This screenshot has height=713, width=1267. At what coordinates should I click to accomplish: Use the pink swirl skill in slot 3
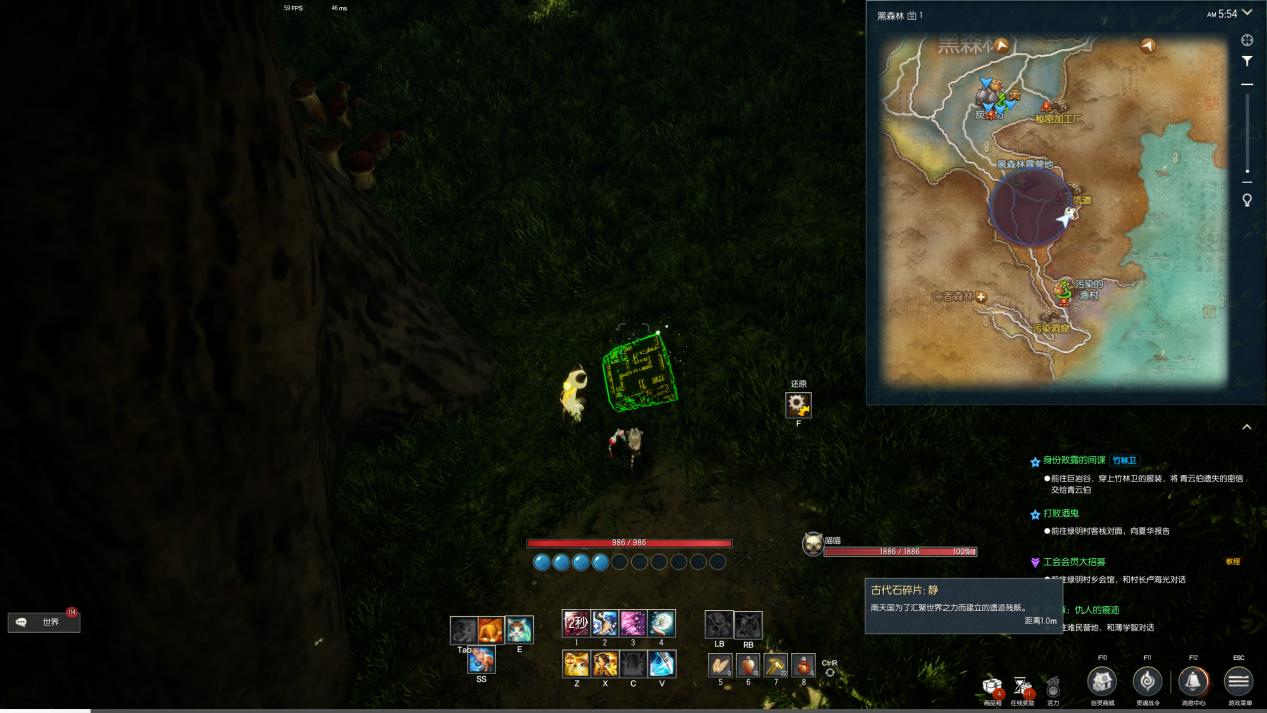(x=633, y=623)
